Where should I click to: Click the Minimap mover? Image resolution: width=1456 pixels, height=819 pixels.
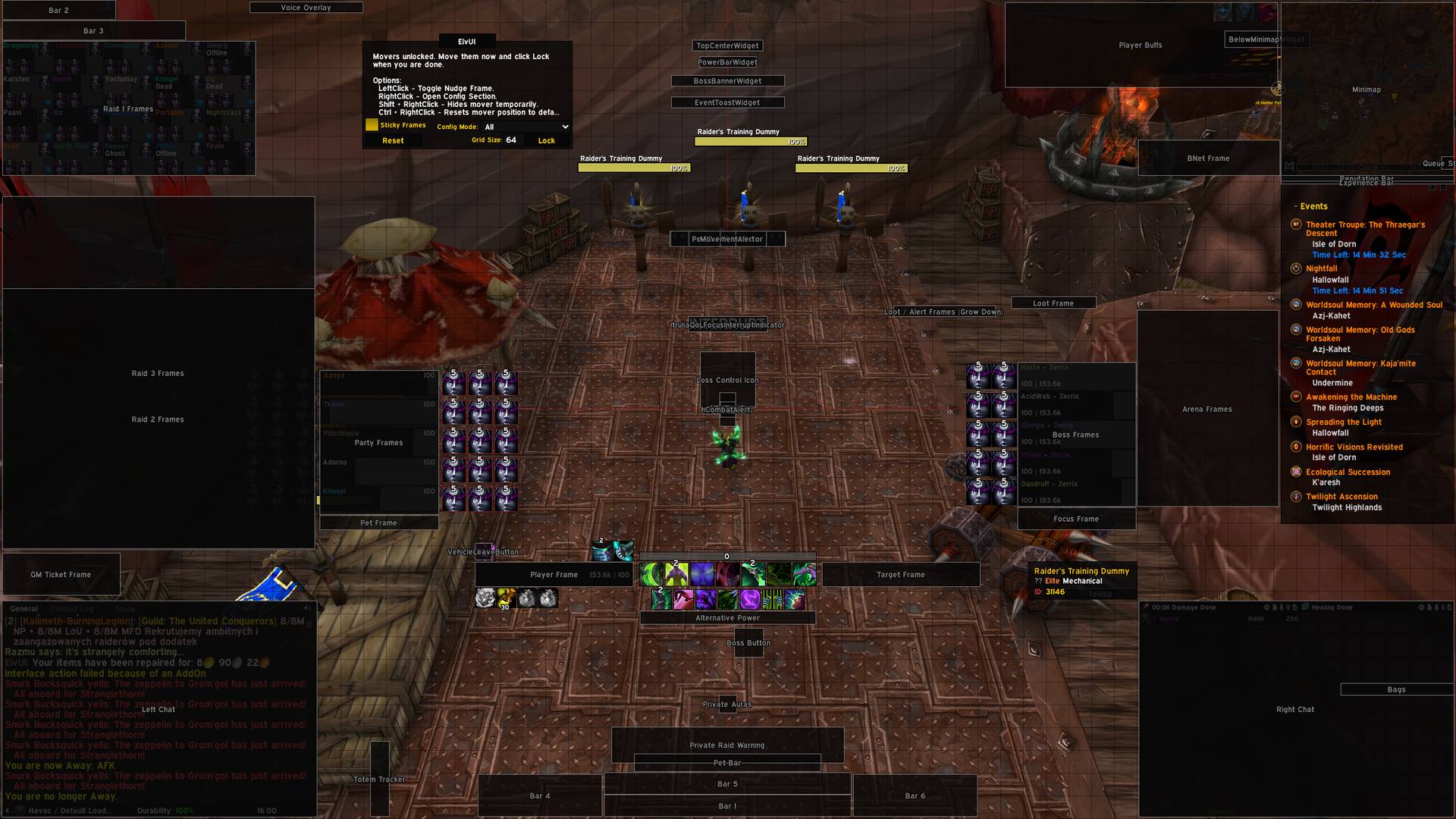pos(1366,89)
